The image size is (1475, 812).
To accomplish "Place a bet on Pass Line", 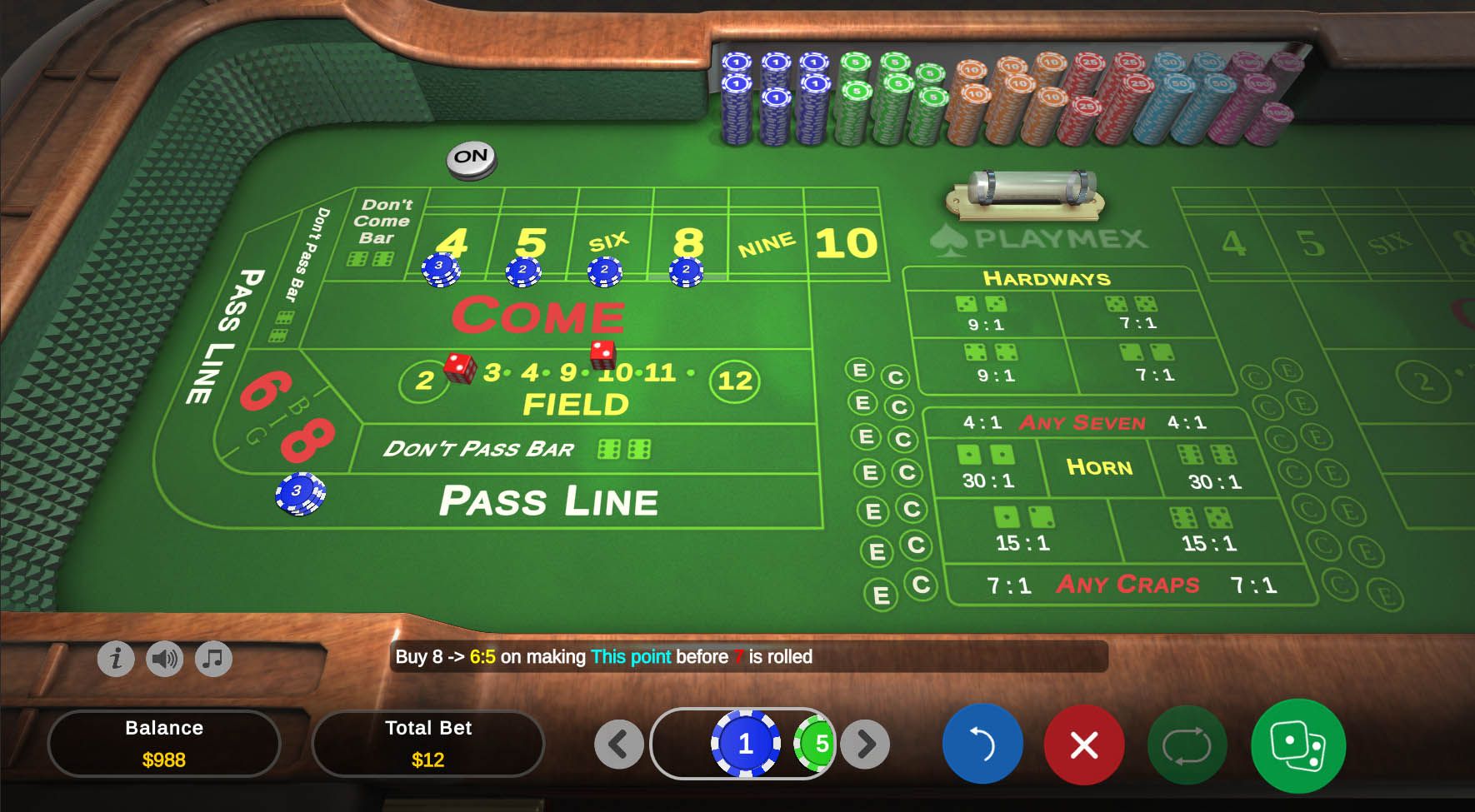I will pos(548,501).
